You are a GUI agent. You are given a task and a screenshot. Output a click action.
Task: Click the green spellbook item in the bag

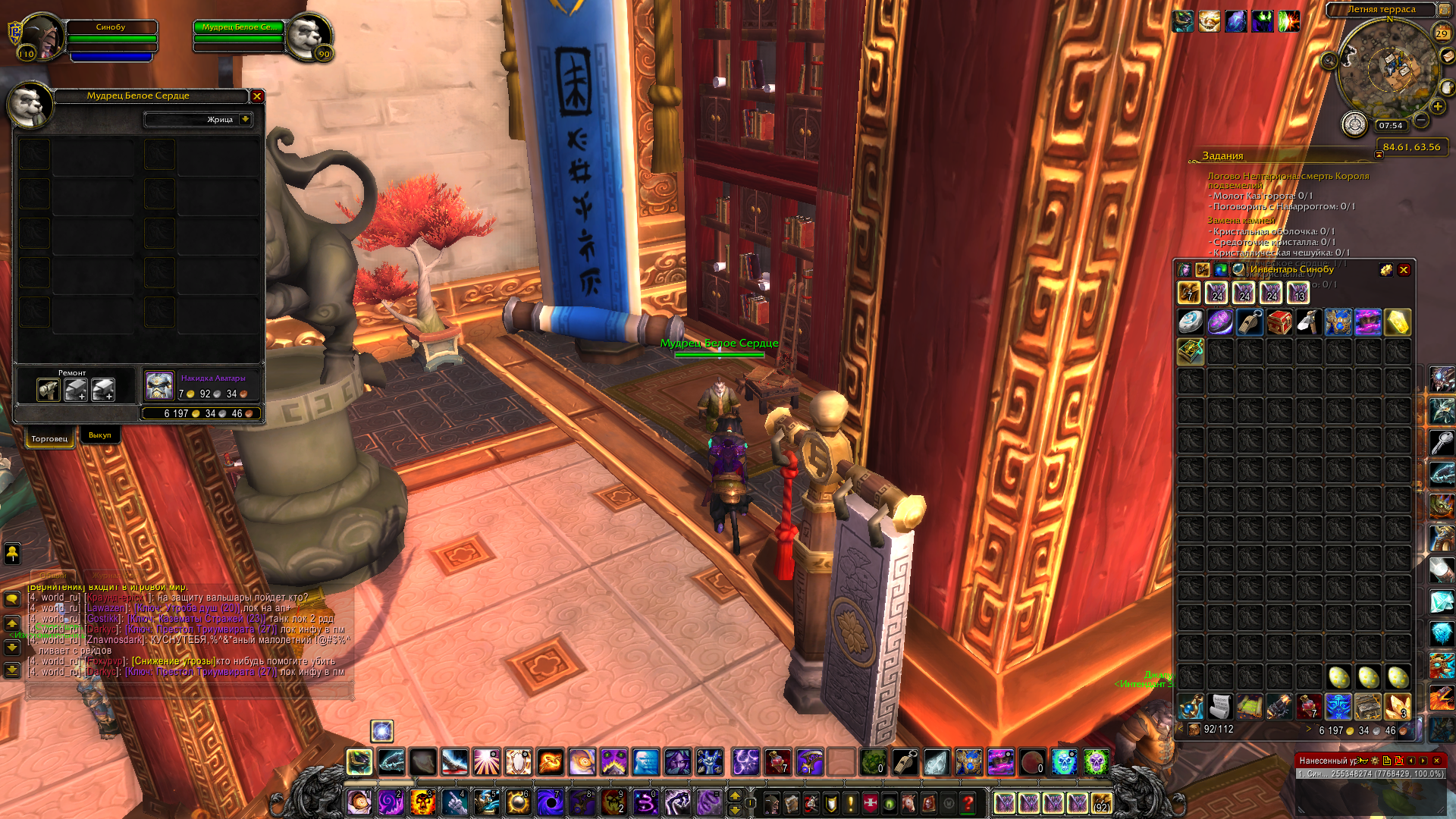[1191, 352]
